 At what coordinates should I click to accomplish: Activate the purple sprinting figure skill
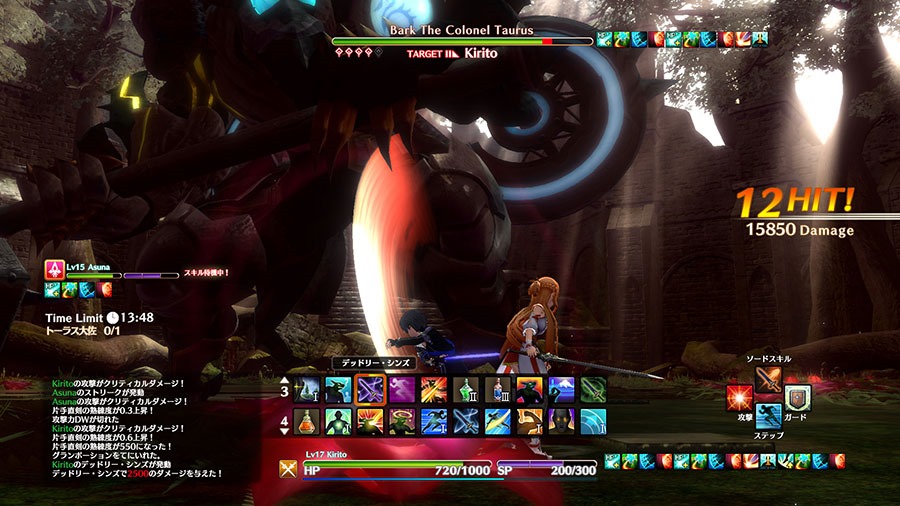click(402, 390)
